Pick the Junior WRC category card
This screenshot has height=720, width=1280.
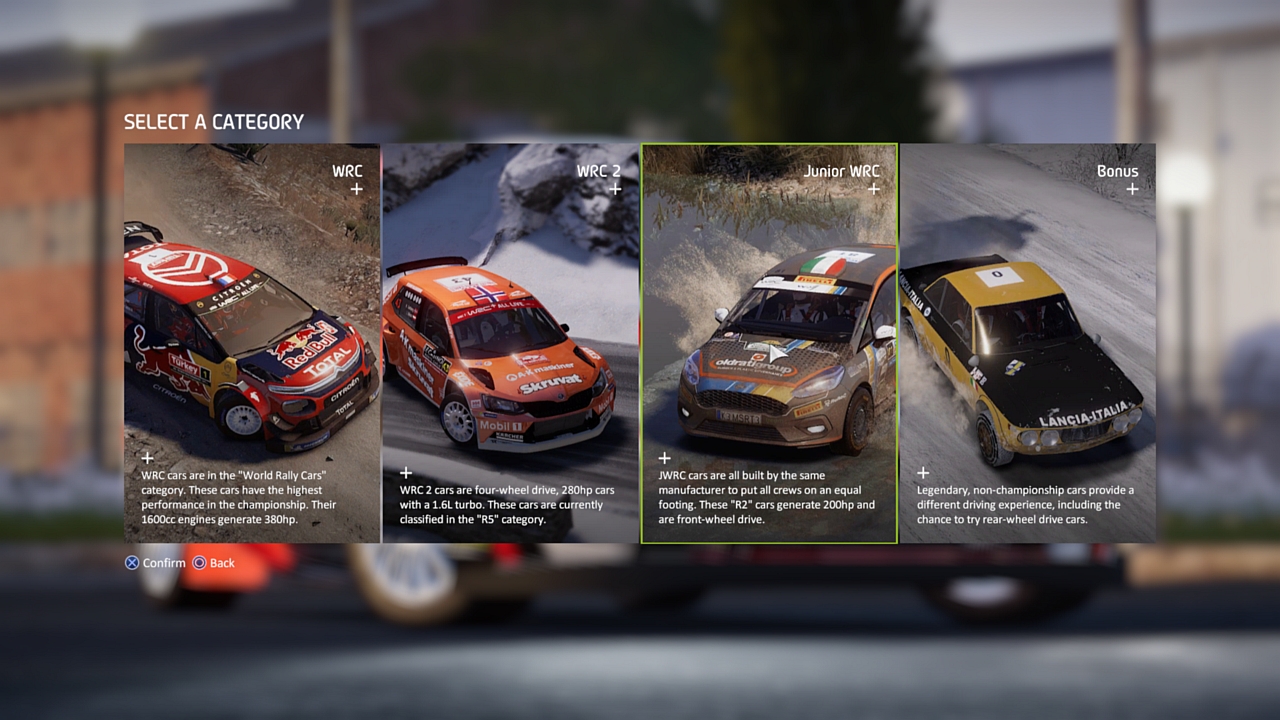(x=769, y=343)
